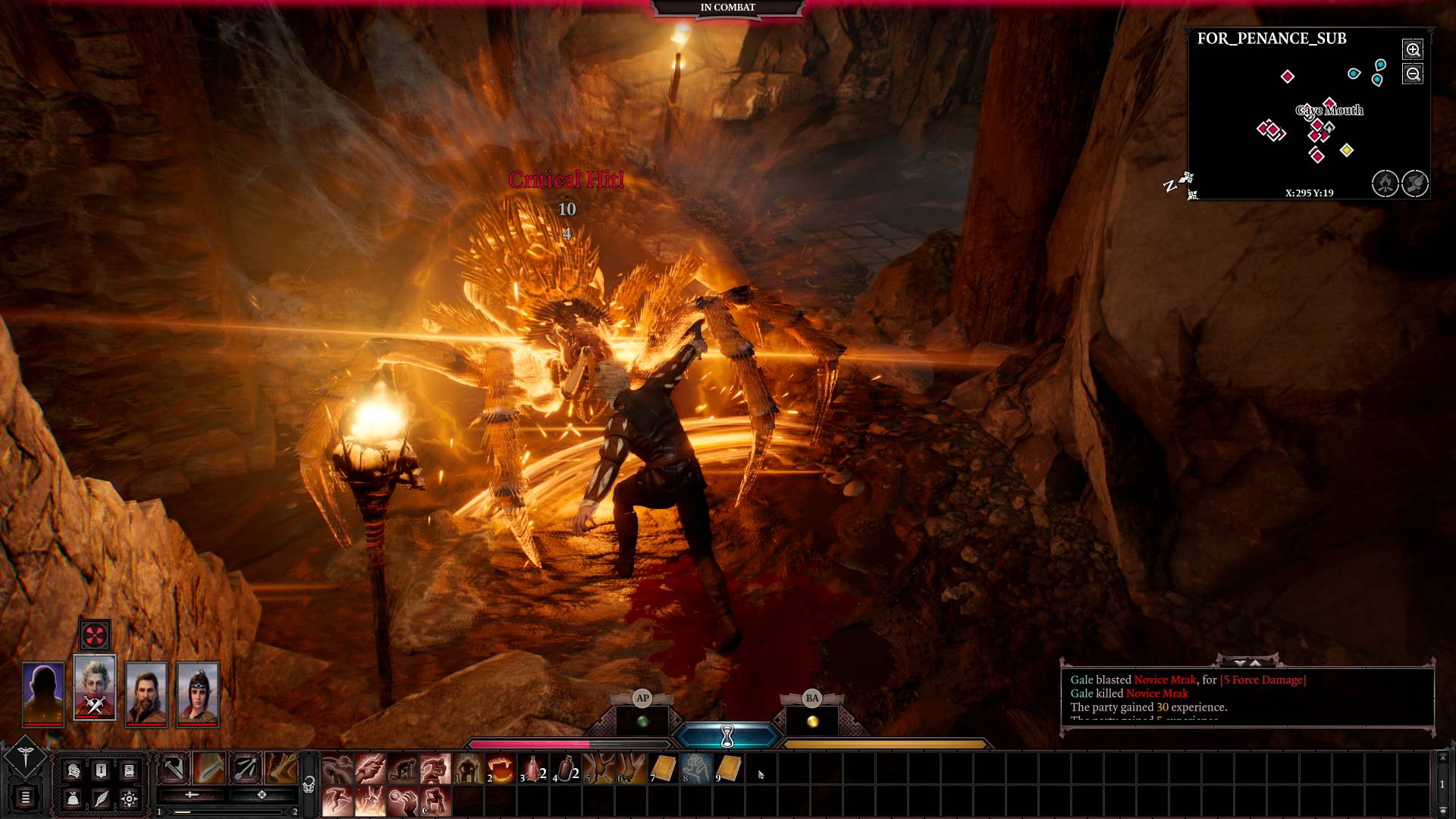Viewport: 1456px width, 819px height.
Task: Open the inventory bag icon
Action: (x=74, y=800)
